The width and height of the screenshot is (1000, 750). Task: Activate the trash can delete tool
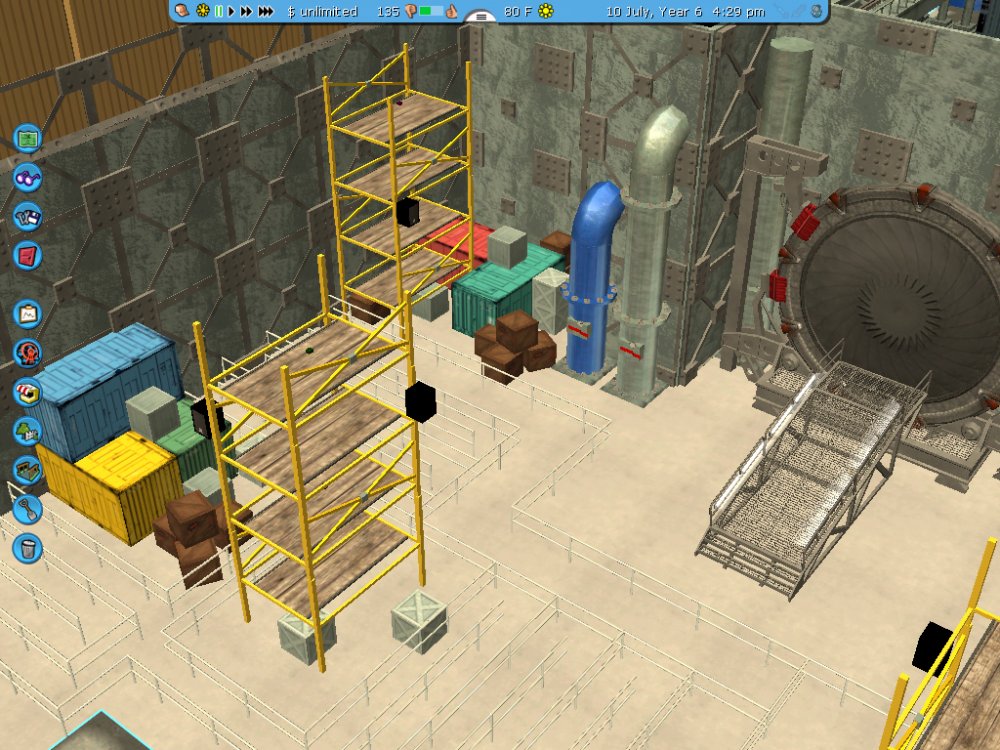click(27, 547)
